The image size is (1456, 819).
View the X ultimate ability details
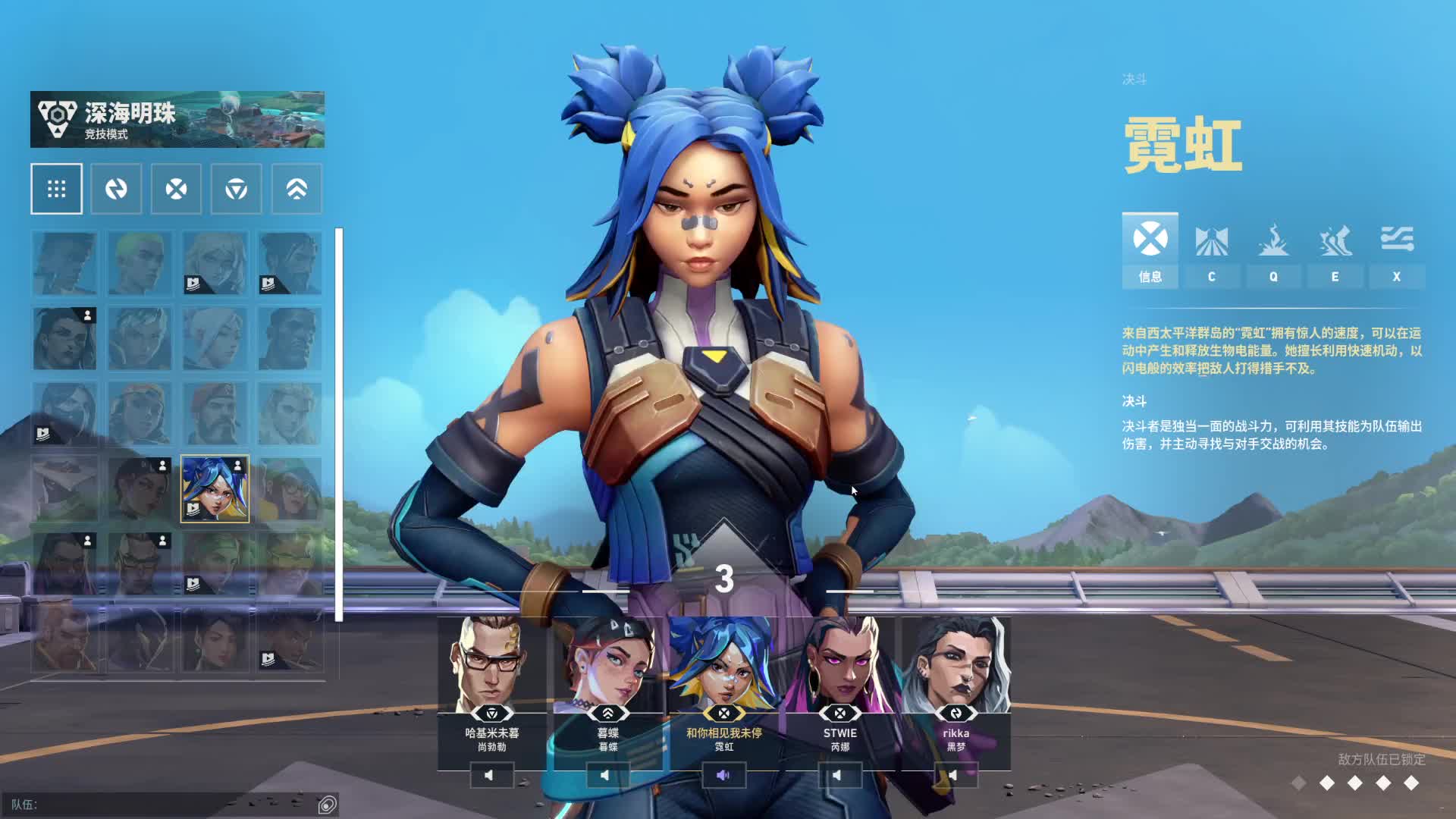point(1396,250)
